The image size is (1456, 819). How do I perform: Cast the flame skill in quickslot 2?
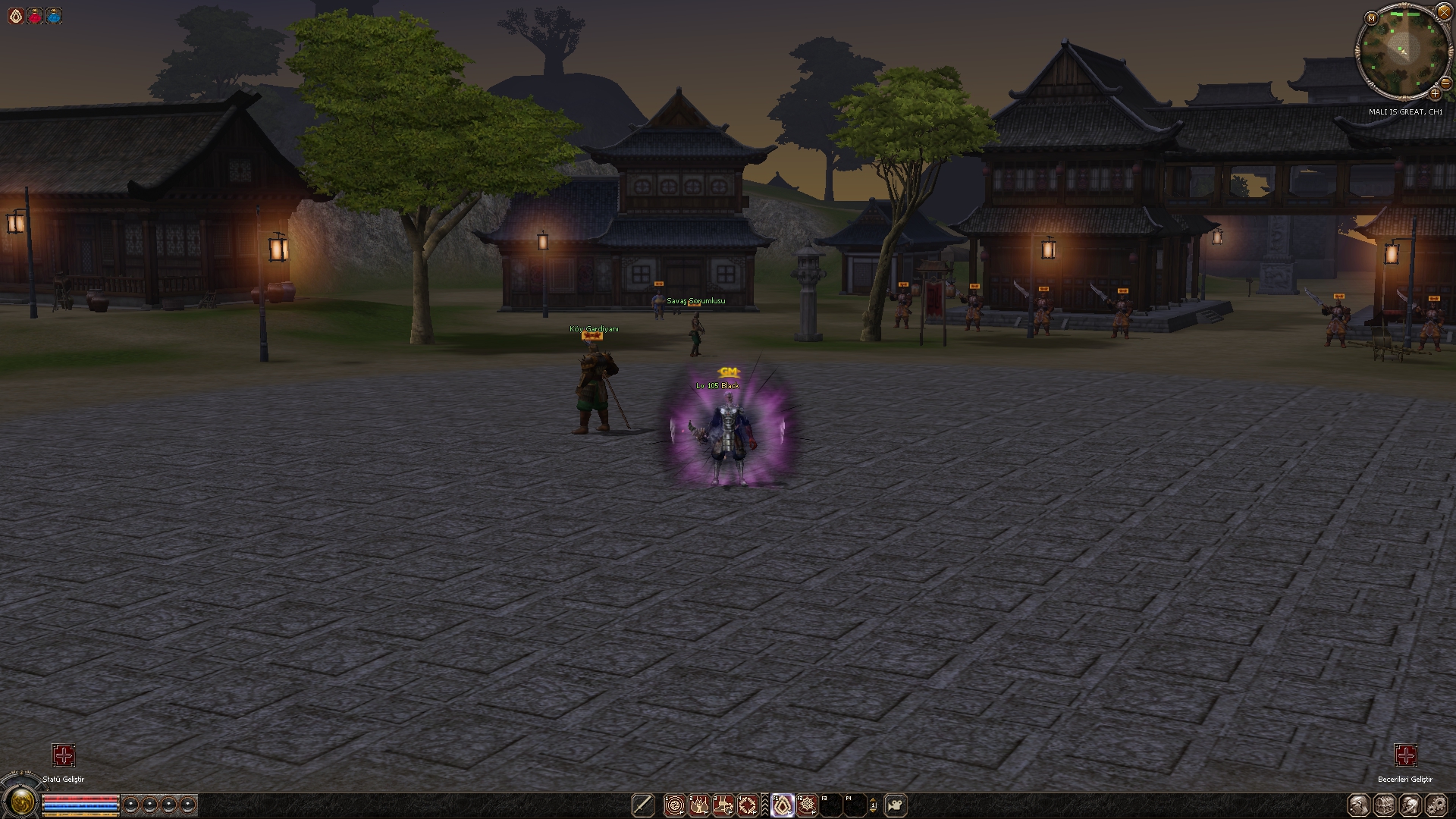click(x=699, y=805)
